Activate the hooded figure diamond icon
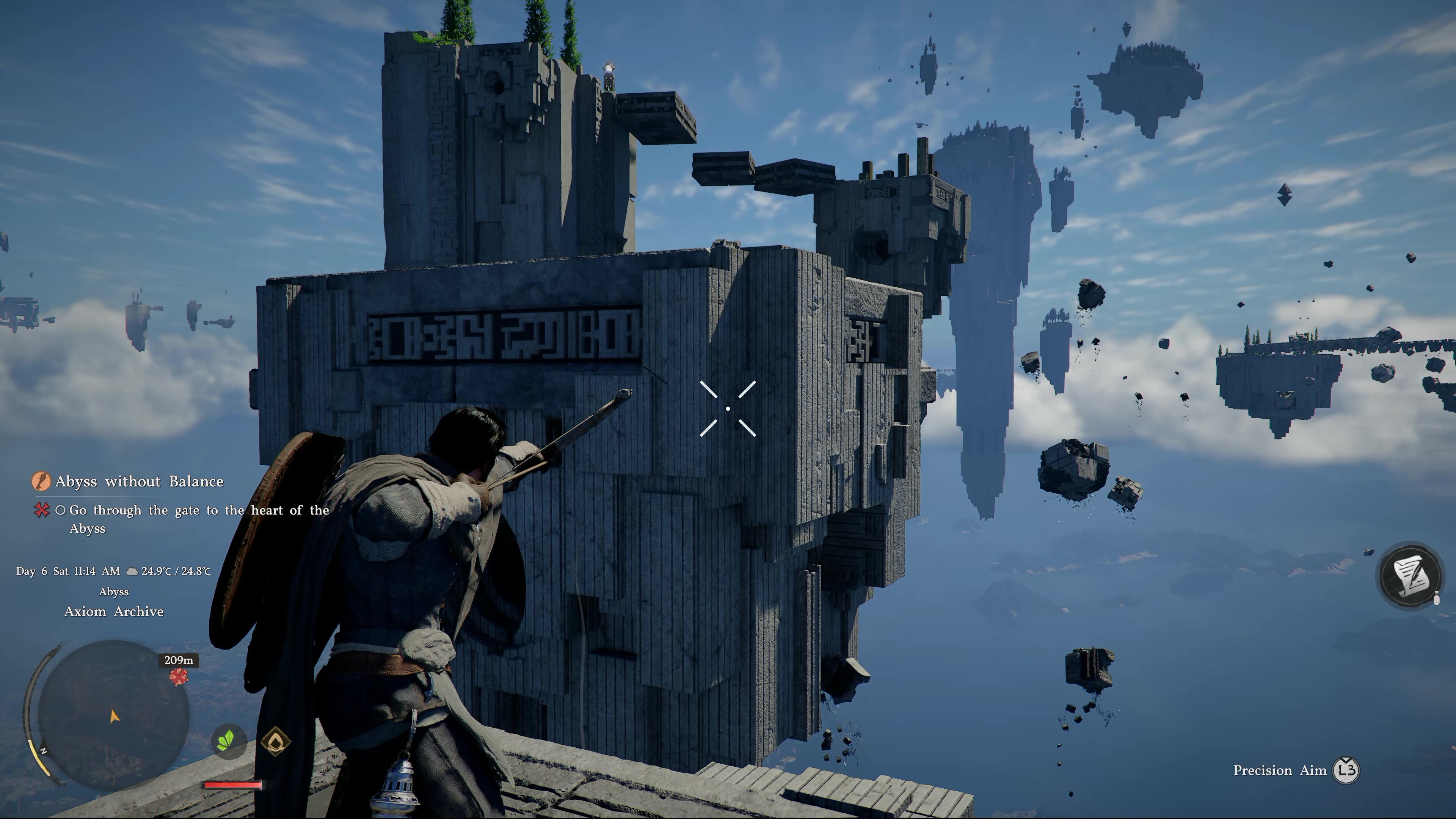 pos(275,740)
